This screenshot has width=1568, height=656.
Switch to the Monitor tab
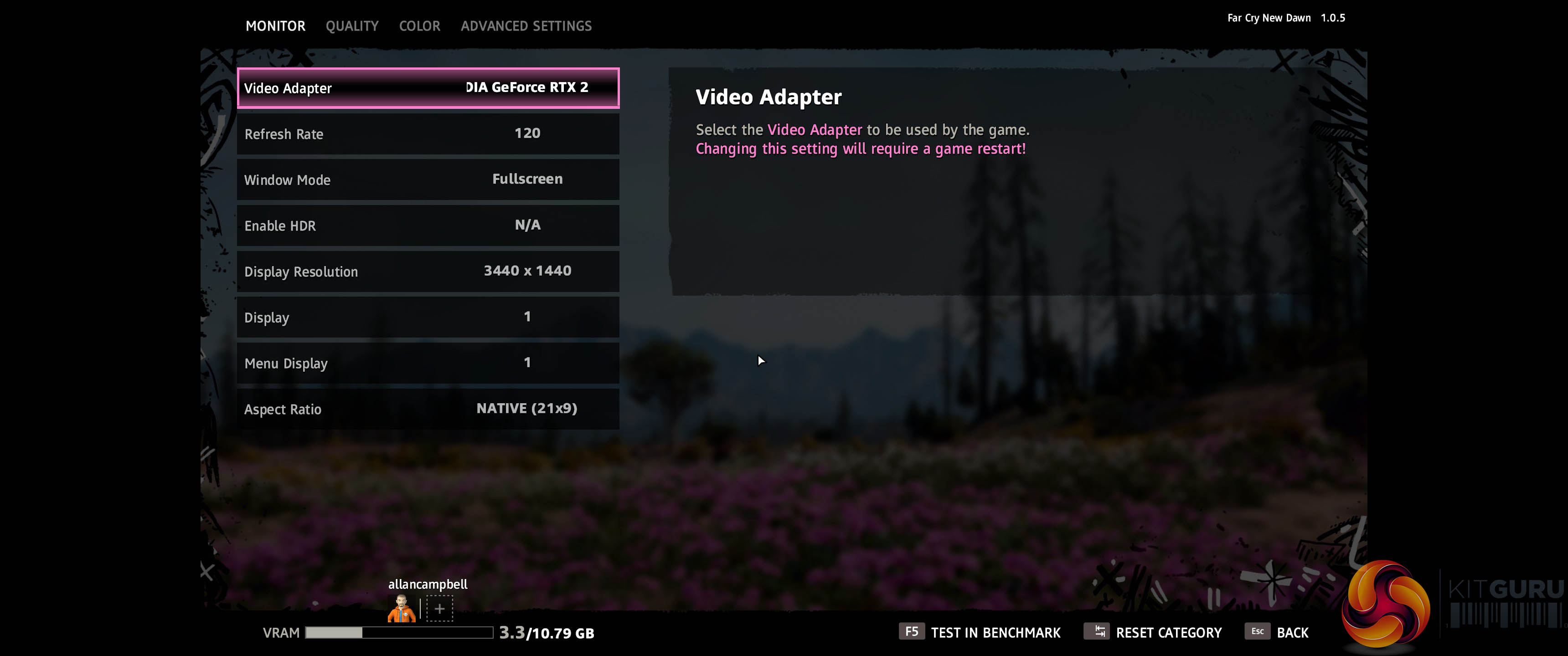275,26
